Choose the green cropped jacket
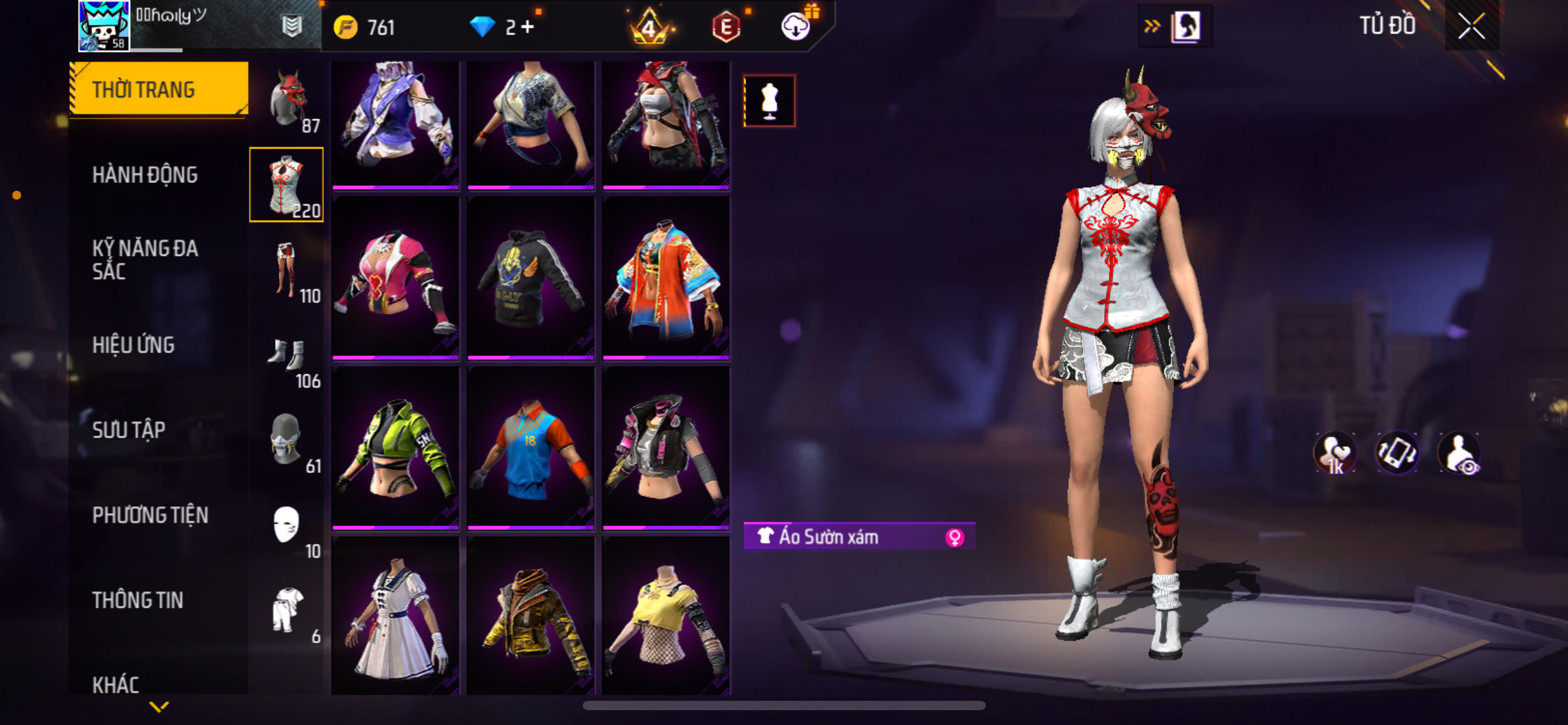This screenshot has width=1568, height=725. click(x=395, y=447)
